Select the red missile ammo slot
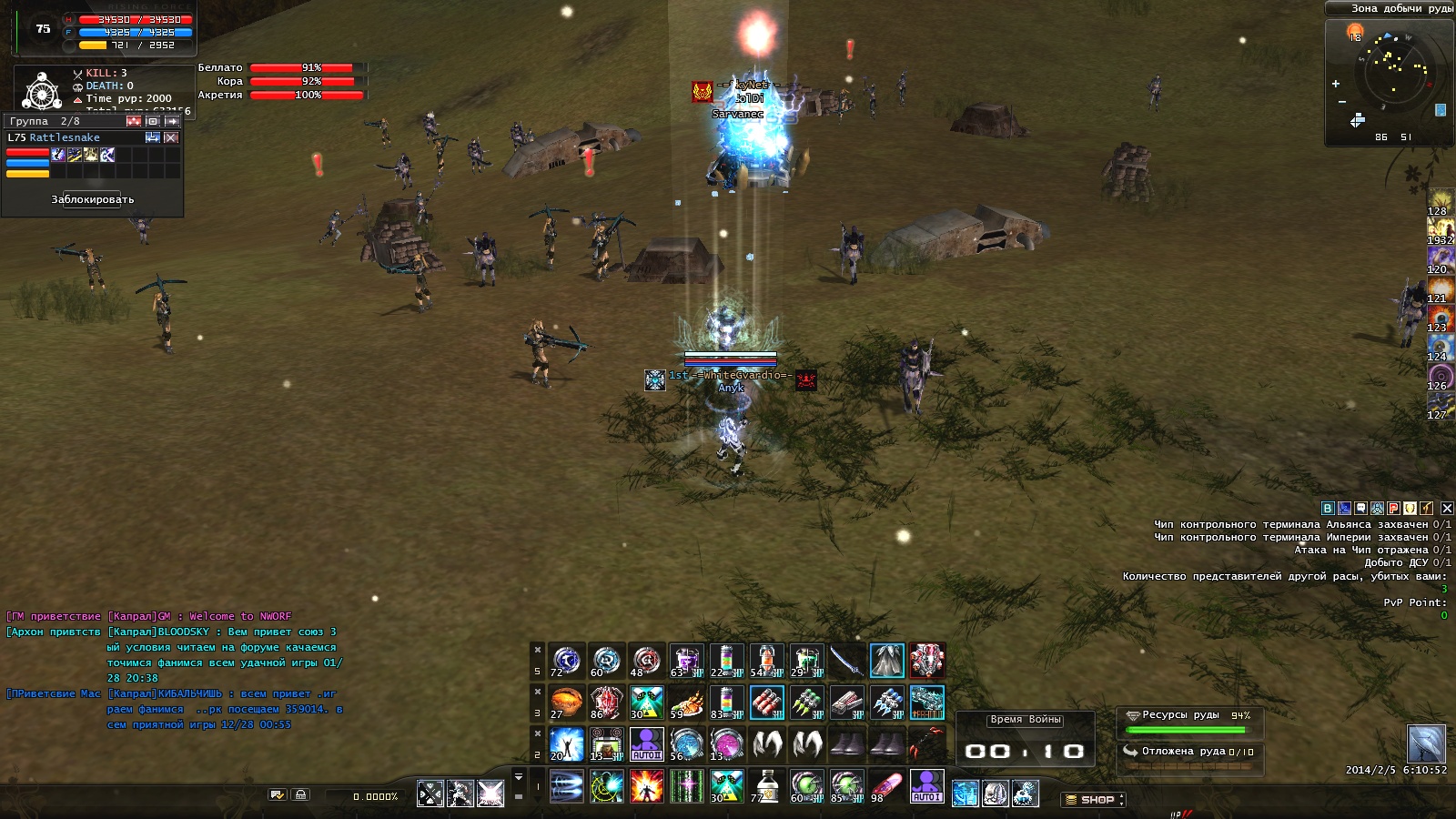 tap(766, 703)
